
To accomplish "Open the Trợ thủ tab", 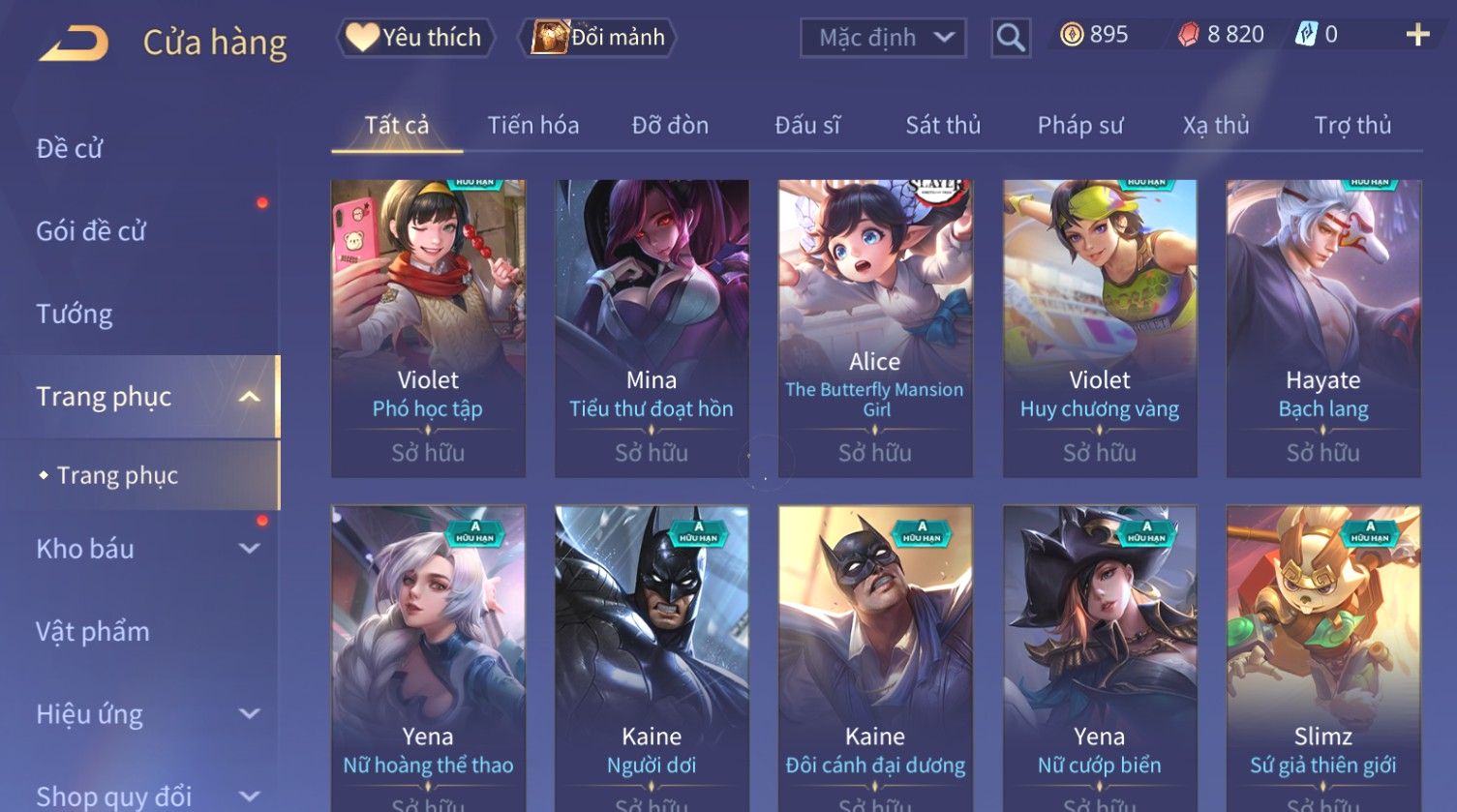I will pyautogui.click(x=1352, y=126).
